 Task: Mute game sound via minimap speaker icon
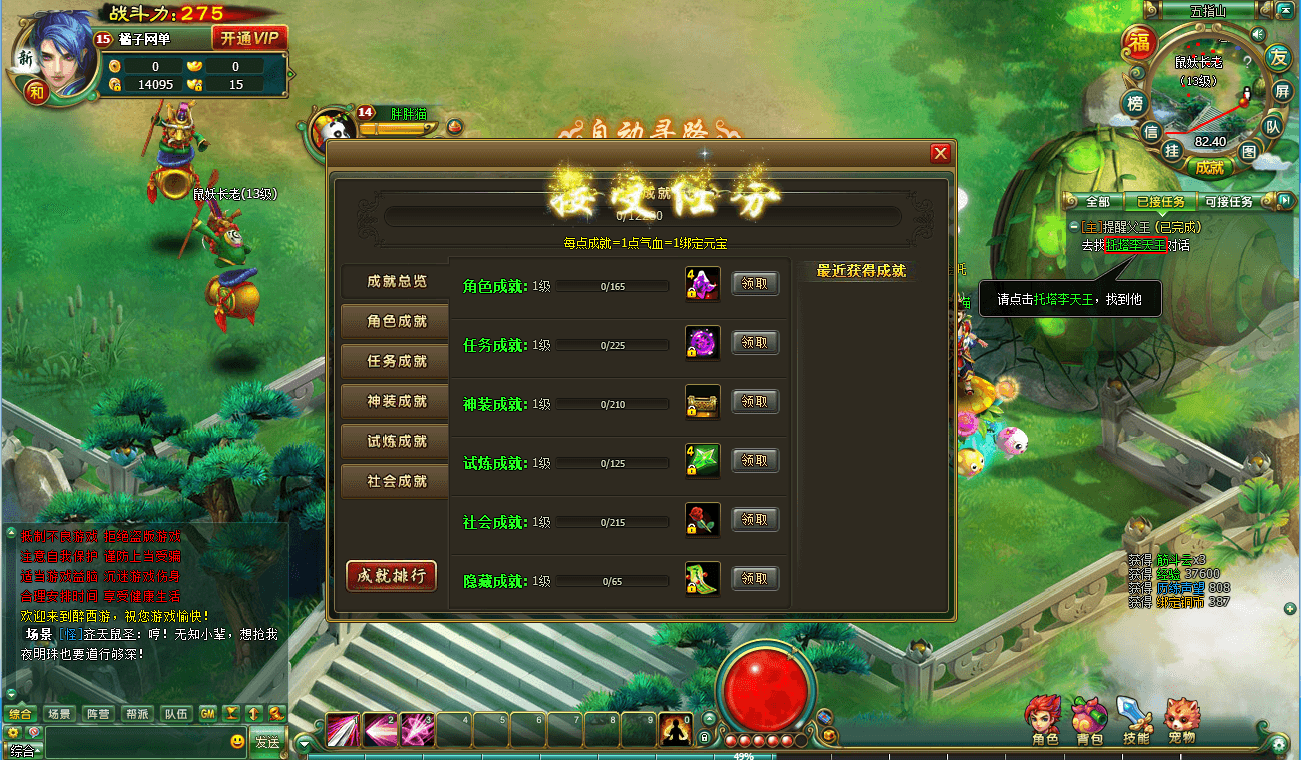click(1258, 34)
